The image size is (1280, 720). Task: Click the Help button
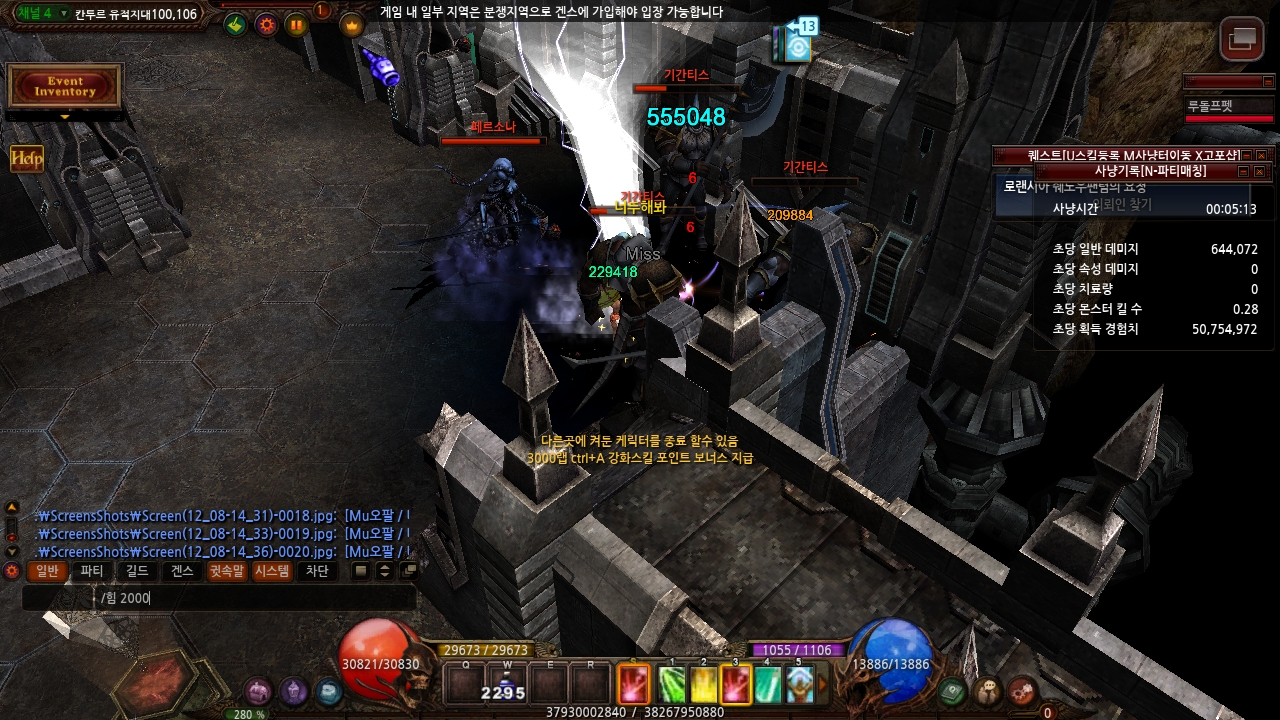pyautogui.click(x=27, y=159)
